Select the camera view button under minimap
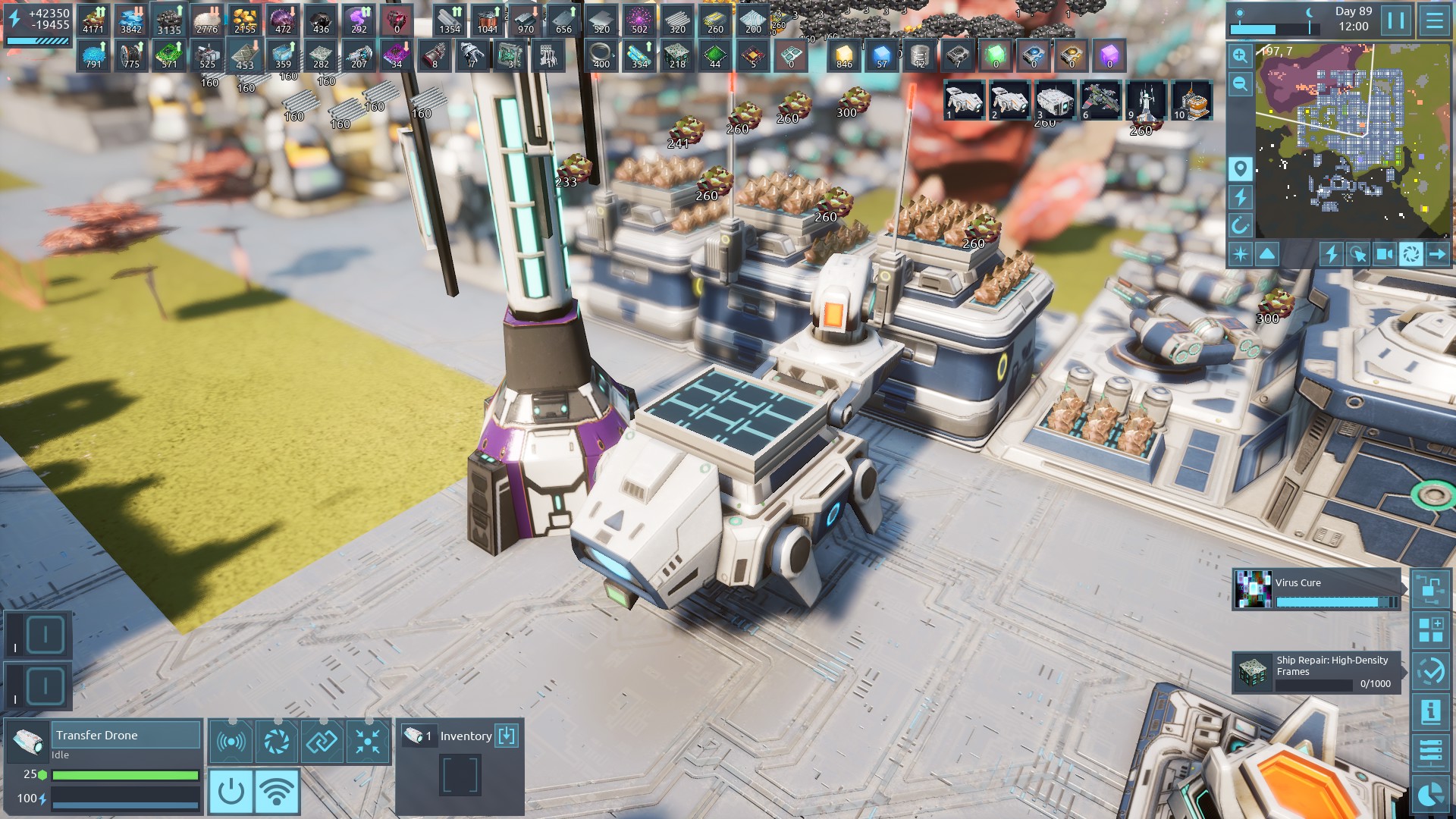 pos(1384,254)
